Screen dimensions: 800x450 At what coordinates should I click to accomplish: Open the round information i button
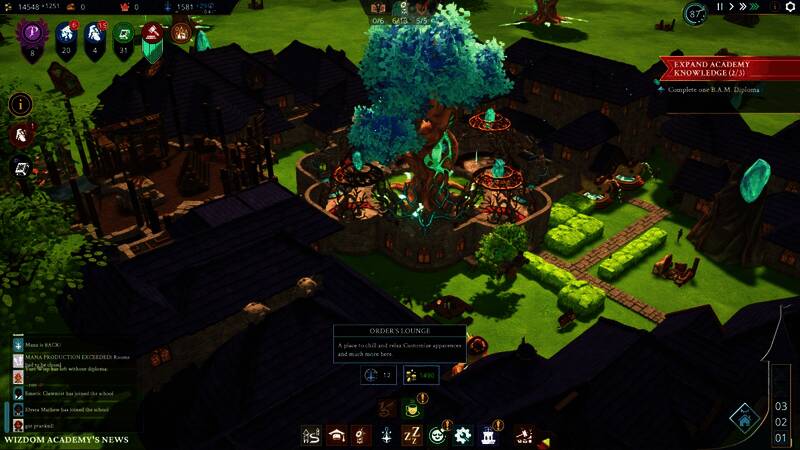(x=20, y=103)
